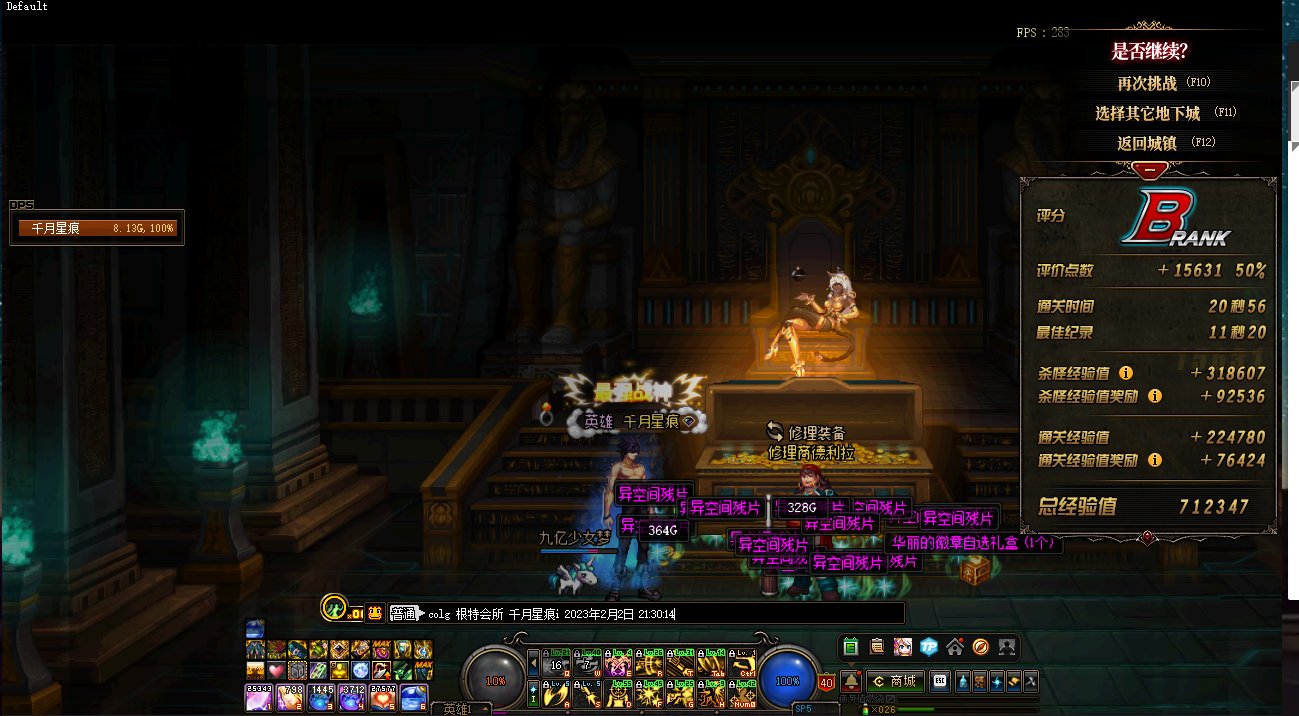Click the ESC system menu button
1299x716 pixels.
940,681
